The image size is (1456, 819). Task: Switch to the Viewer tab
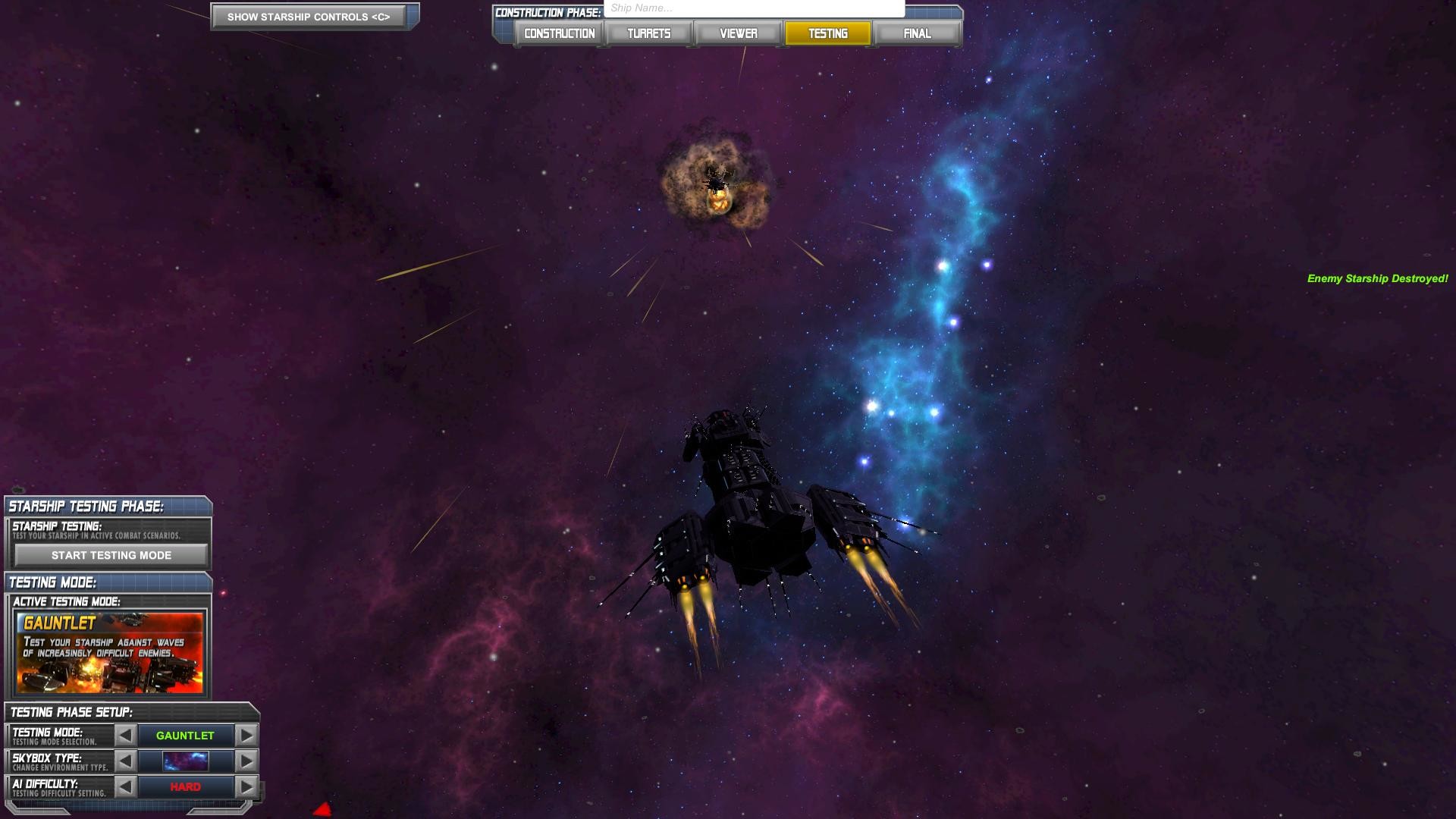click(738, 33)
